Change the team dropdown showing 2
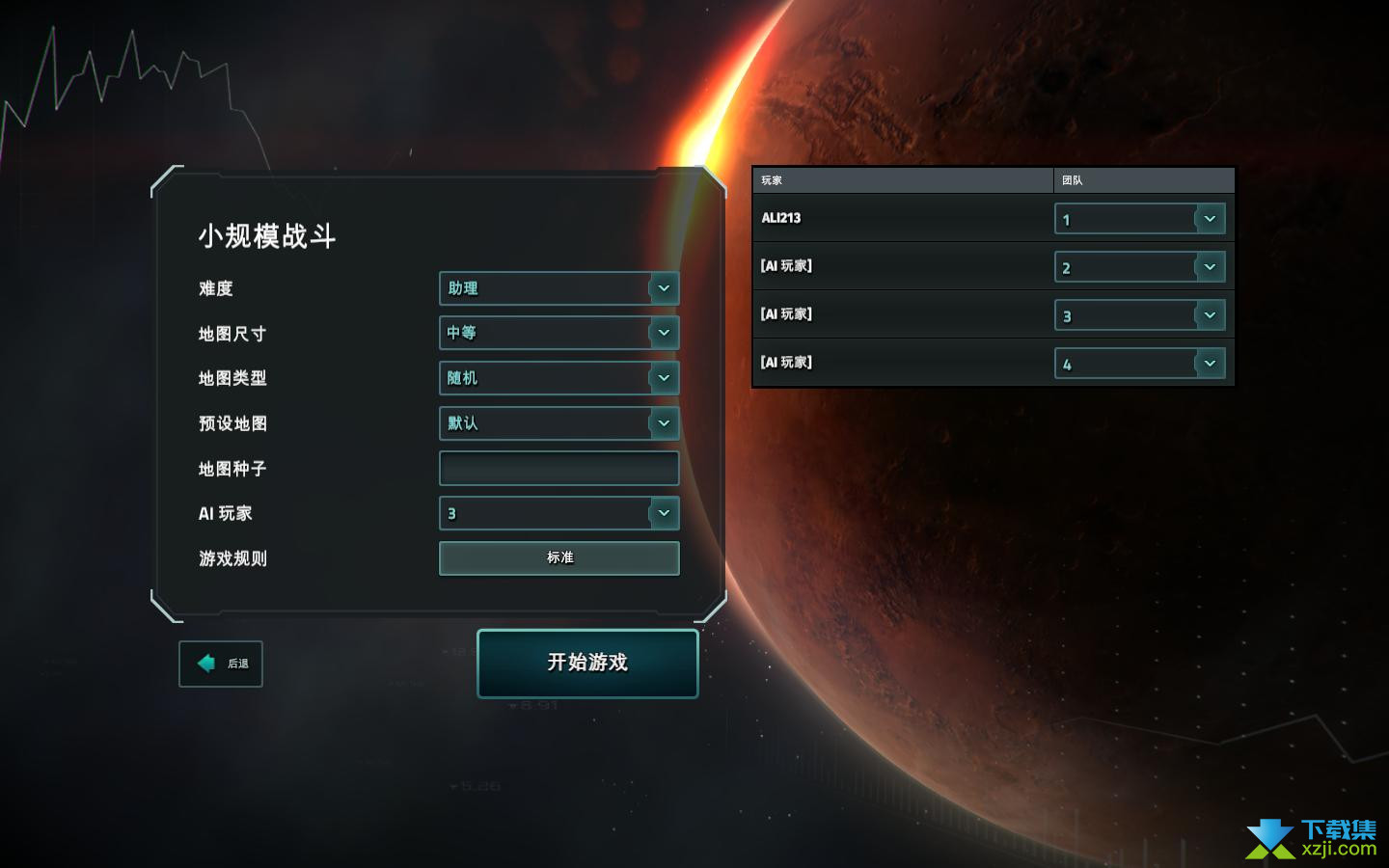1389x868 pixels. [x=1139, y=267]
